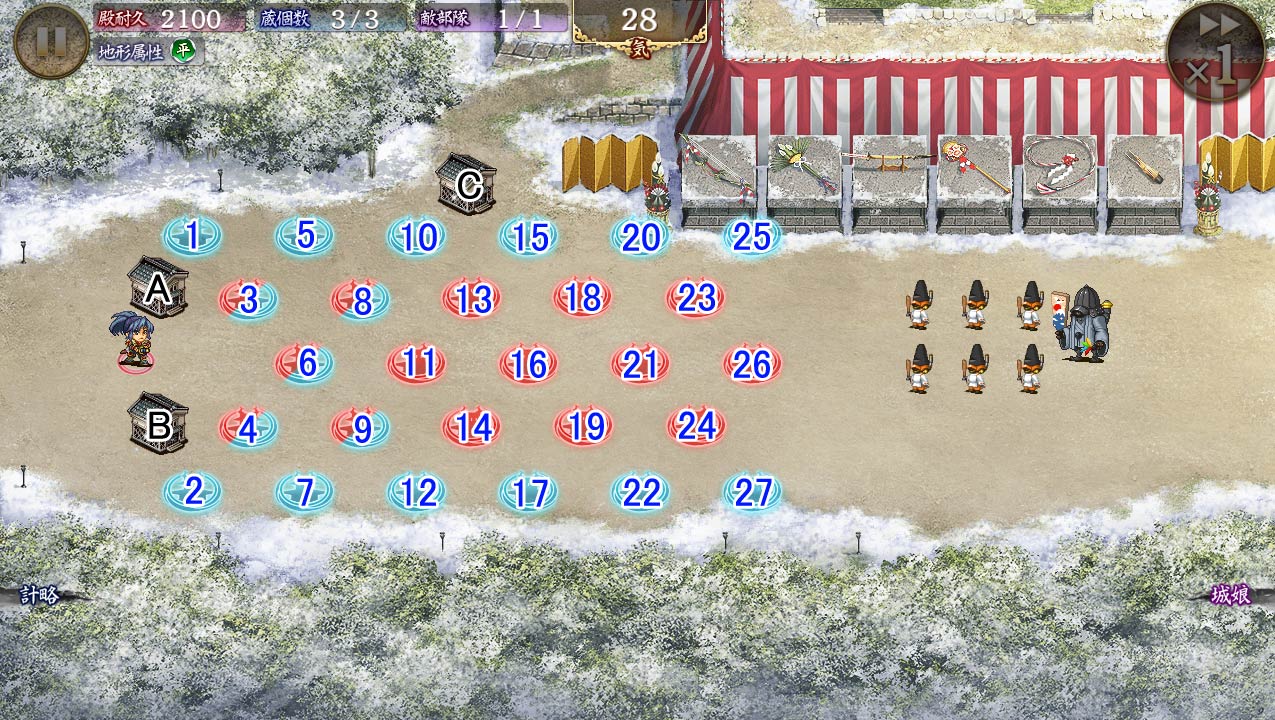This screenshot has height=720, width=1275.
Task: Open the 城娘 castle girl panel
Action: [x=1230, y=596]
